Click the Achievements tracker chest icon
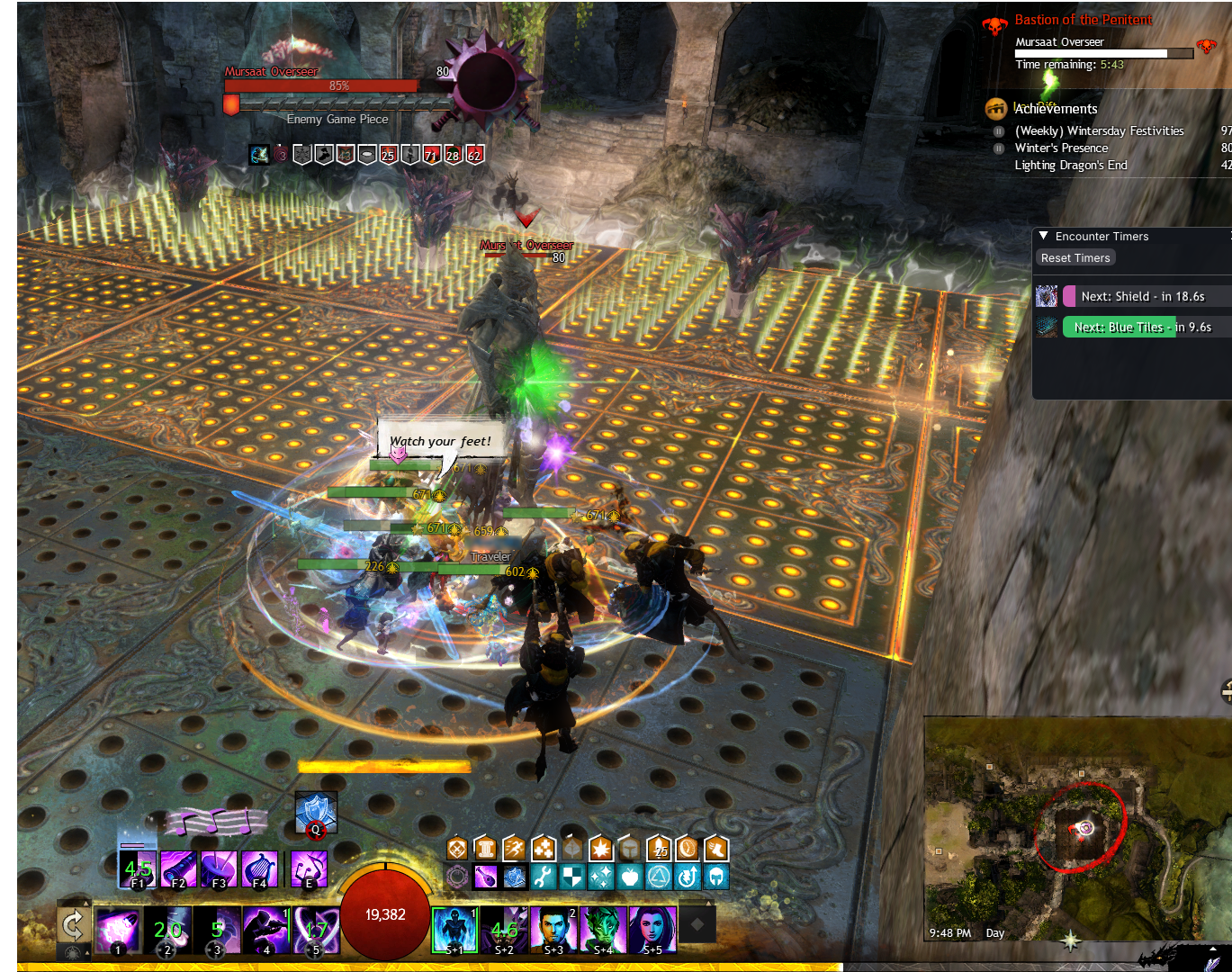 click(996, 109)
